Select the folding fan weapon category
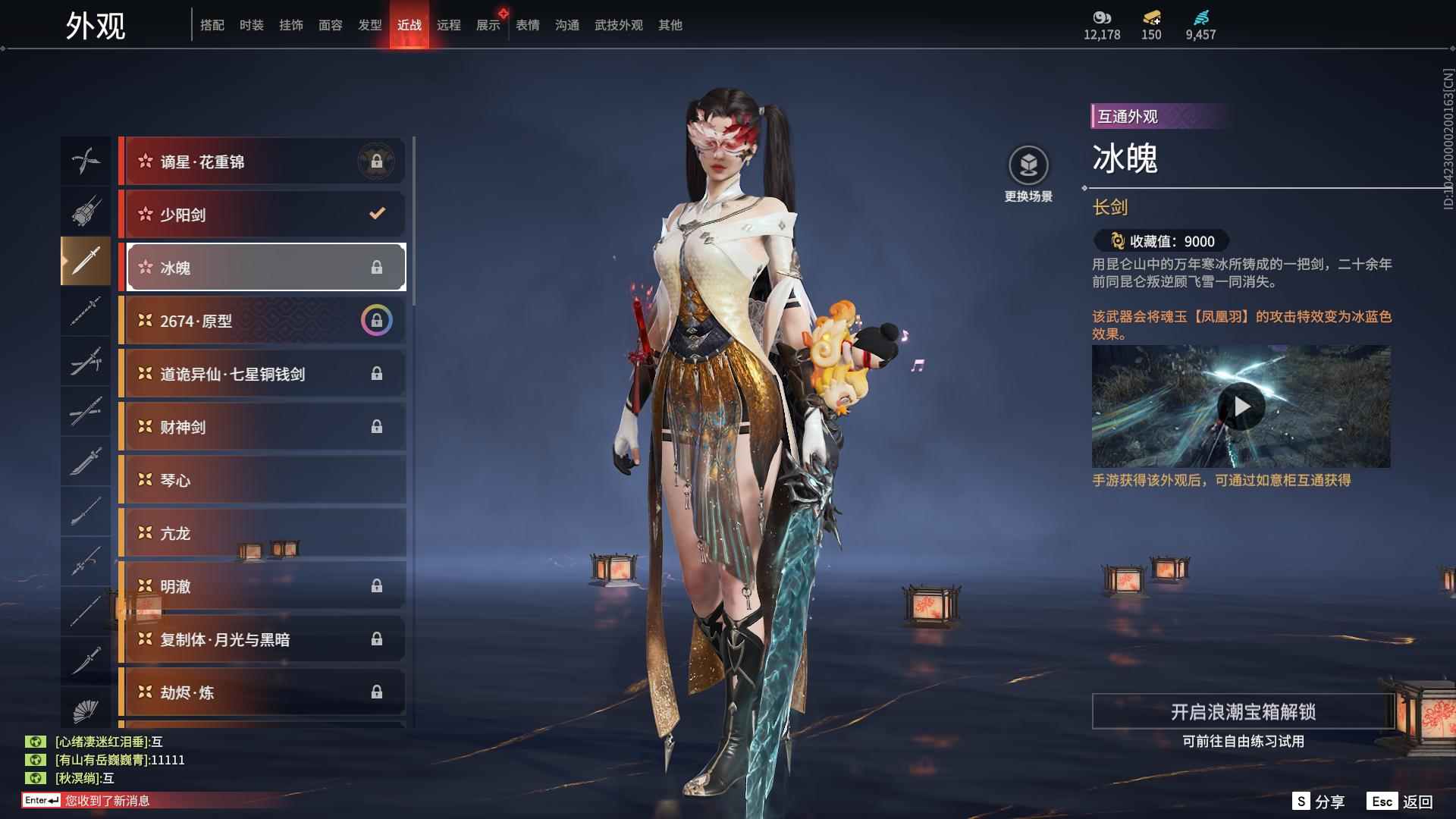The width and height of the screenshot is (1456, 819). (86, 711)
